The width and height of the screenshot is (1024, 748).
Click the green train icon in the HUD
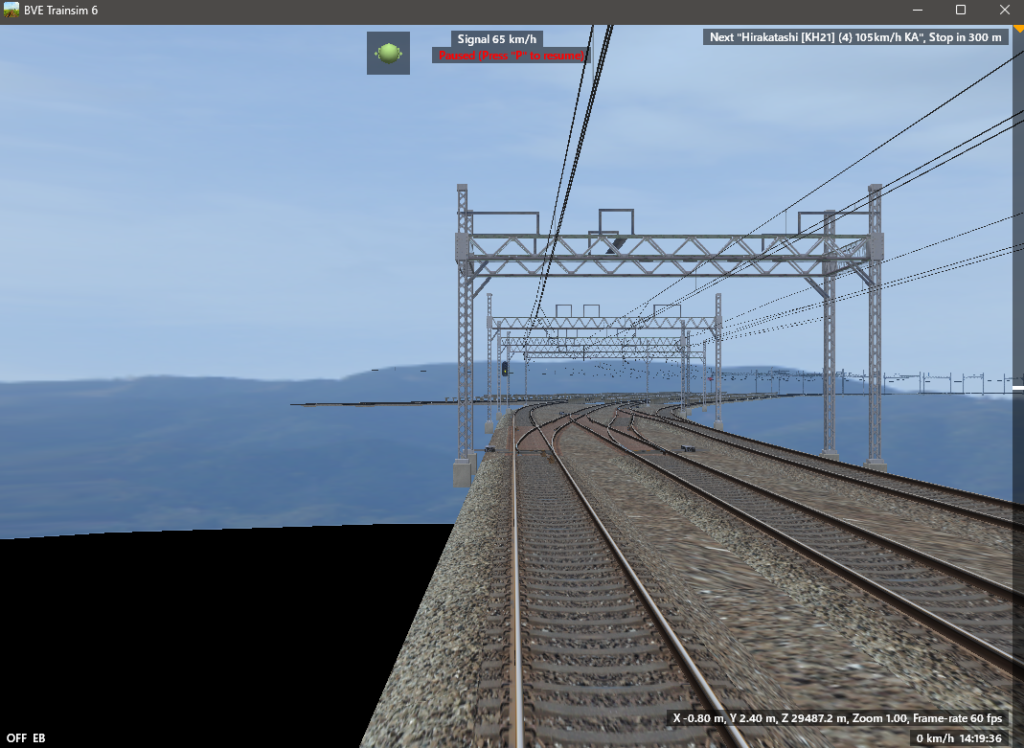pos(388,53)
